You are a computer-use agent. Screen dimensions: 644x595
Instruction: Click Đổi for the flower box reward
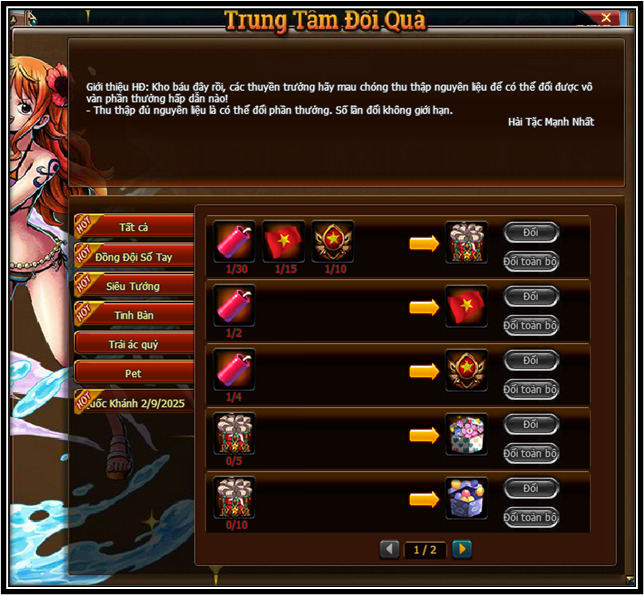point(530,425)
